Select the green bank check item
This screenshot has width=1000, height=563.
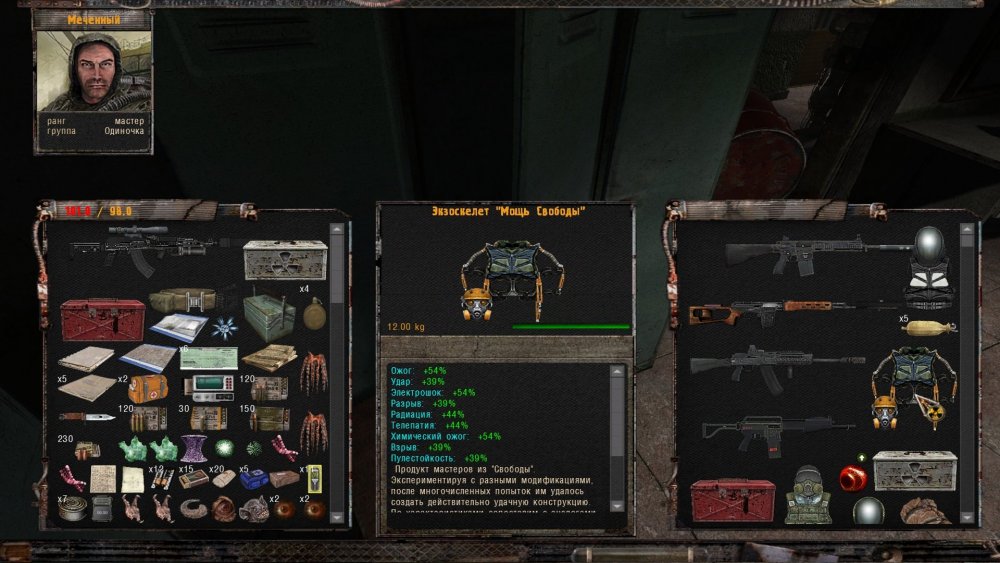tap(208, 358)
